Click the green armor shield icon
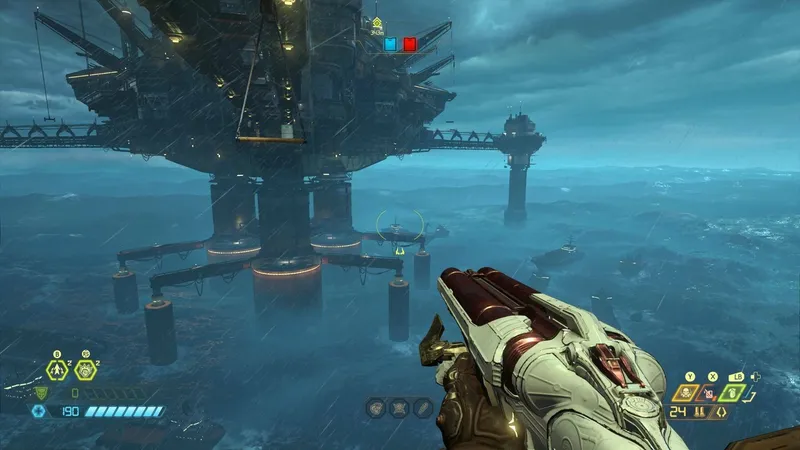This screenshot has height=450, width=800. pyautogui.click(x=41, y=393)
